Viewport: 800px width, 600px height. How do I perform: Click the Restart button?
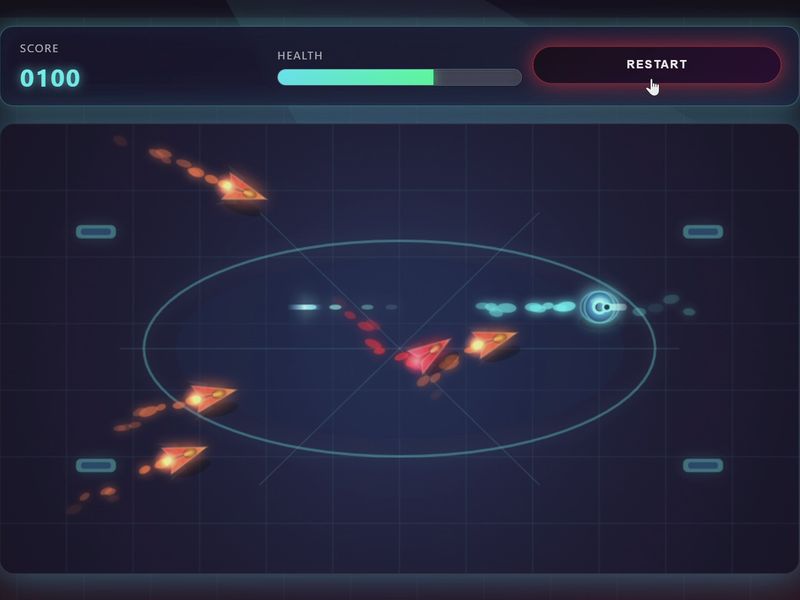click(656, 65)
